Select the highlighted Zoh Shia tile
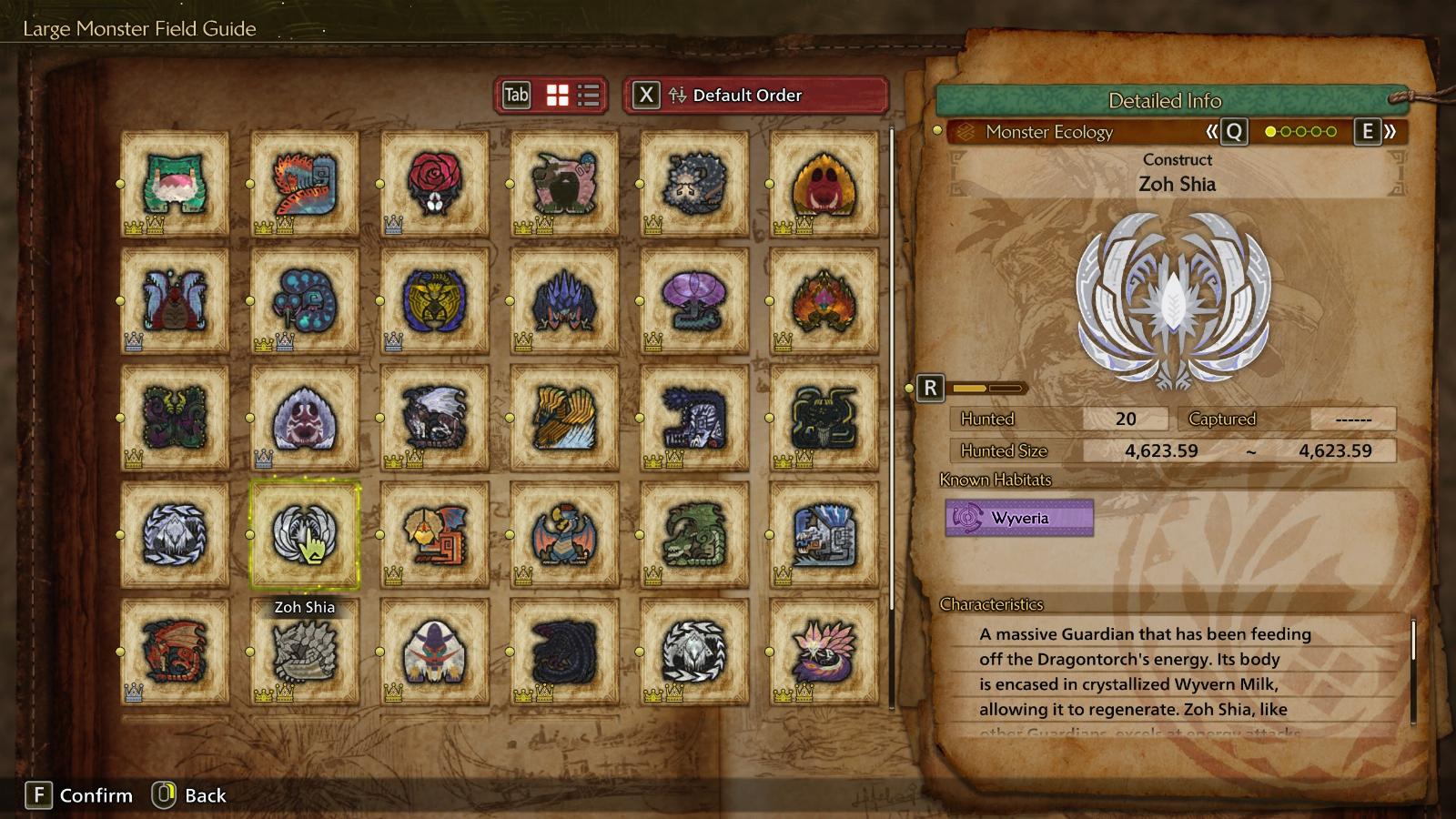1456x819 pixels. [305, 534]
